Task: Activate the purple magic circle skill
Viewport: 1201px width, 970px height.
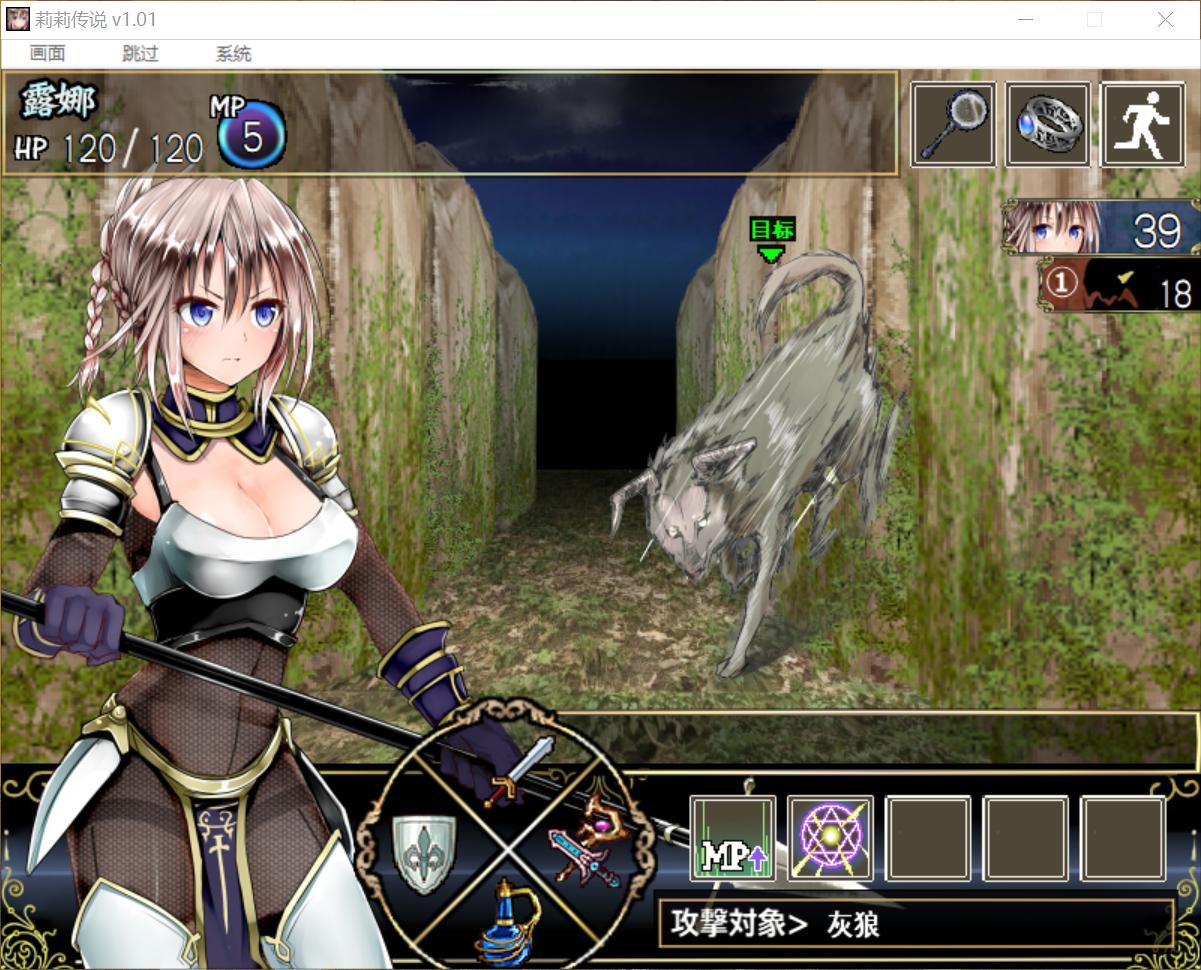Action: (x=830, y=838)
